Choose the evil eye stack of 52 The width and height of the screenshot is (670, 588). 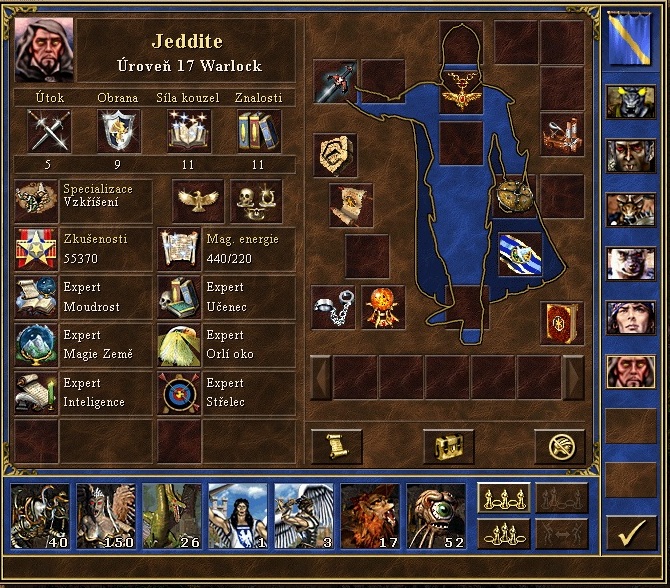pyautogui.click(x=435, y=516)
